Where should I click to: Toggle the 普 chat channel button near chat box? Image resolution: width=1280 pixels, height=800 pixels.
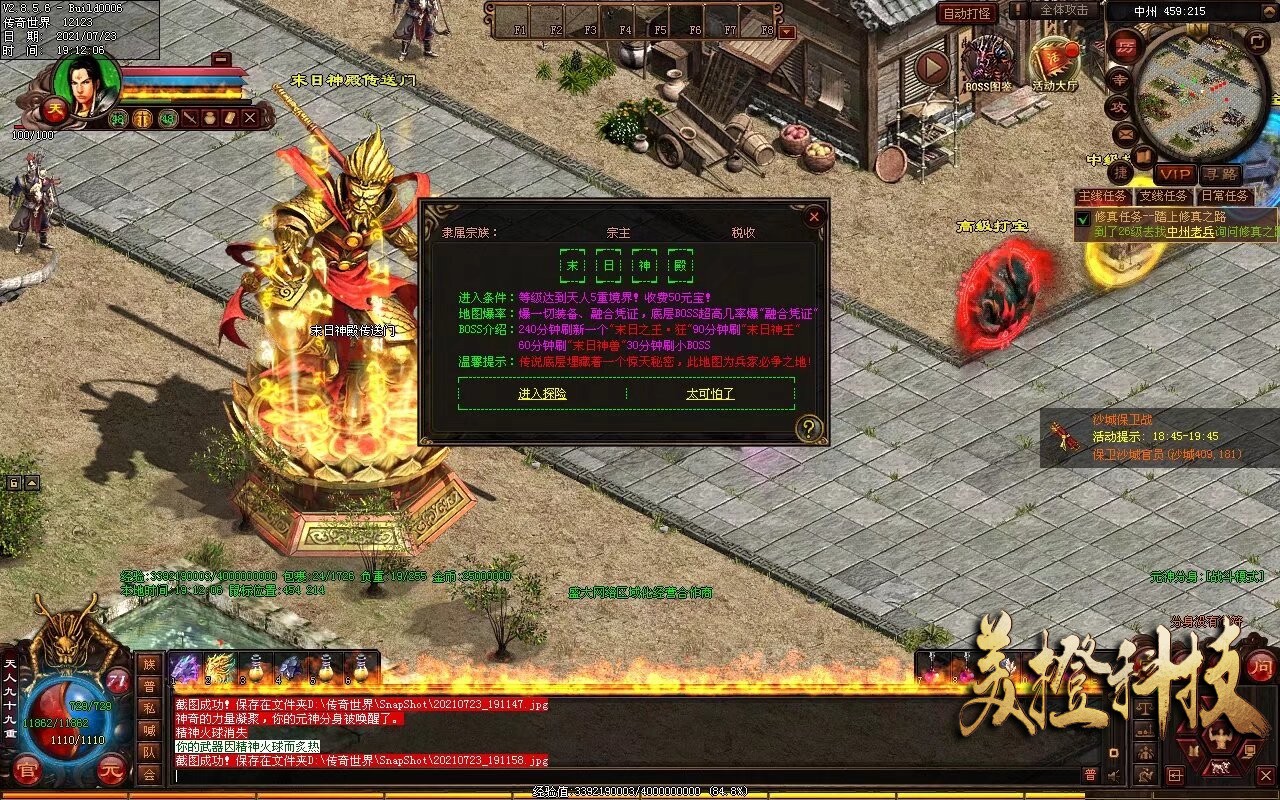(1090, 774)
